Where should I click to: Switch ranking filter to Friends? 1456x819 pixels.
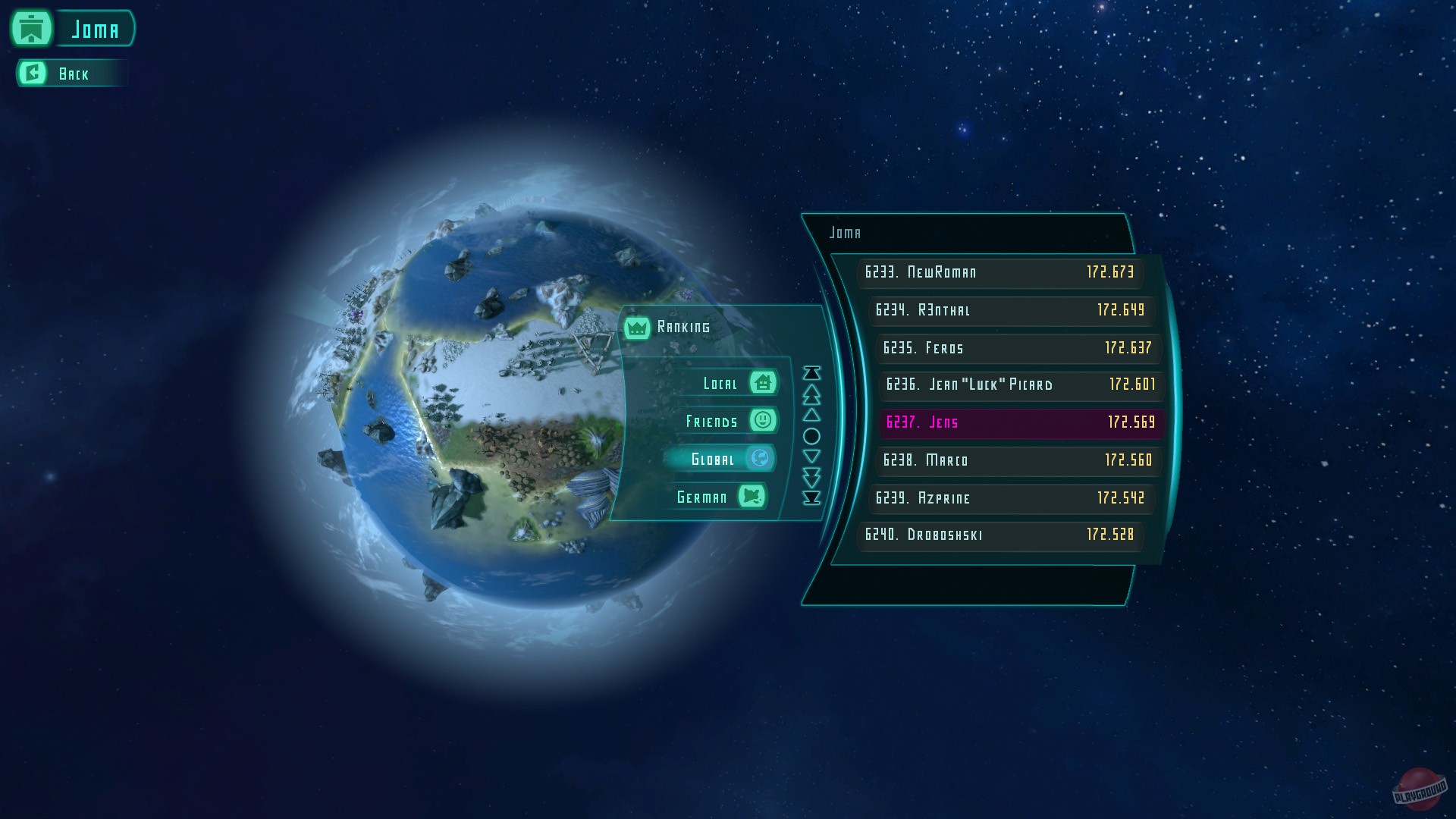(713, 421)
